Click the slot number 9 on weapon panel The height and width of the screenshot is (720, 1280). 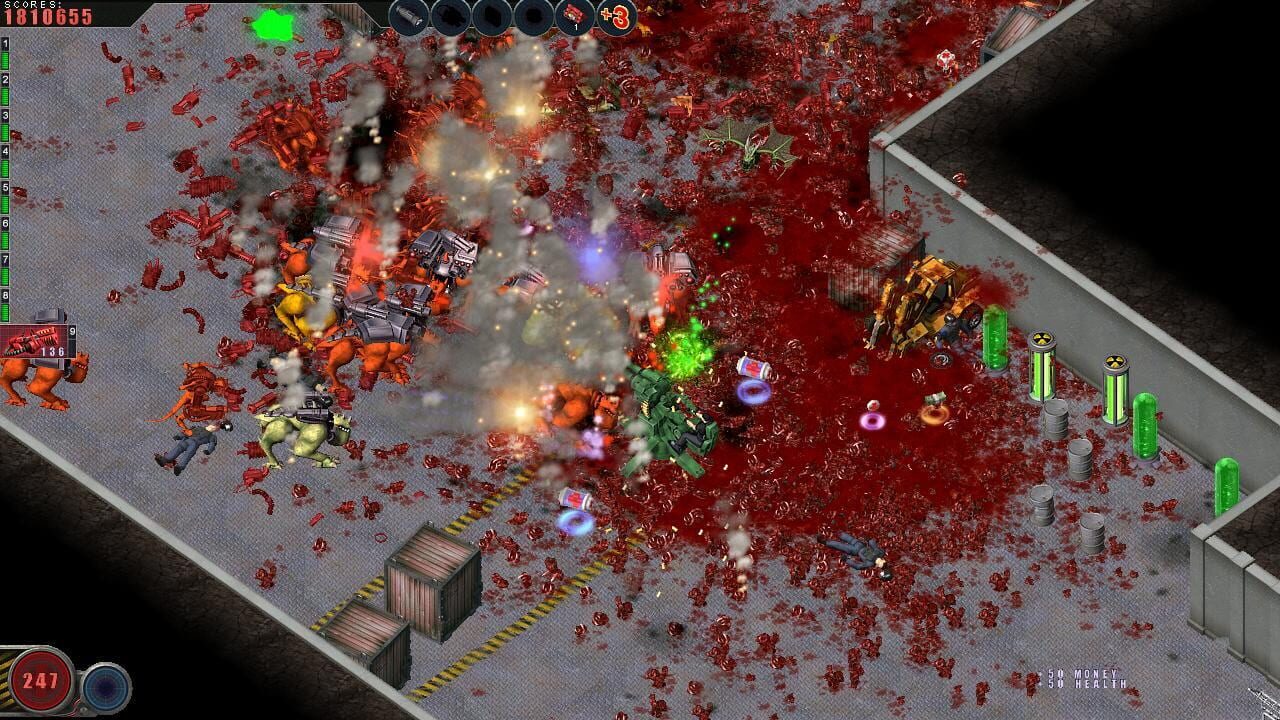point(72,330)
